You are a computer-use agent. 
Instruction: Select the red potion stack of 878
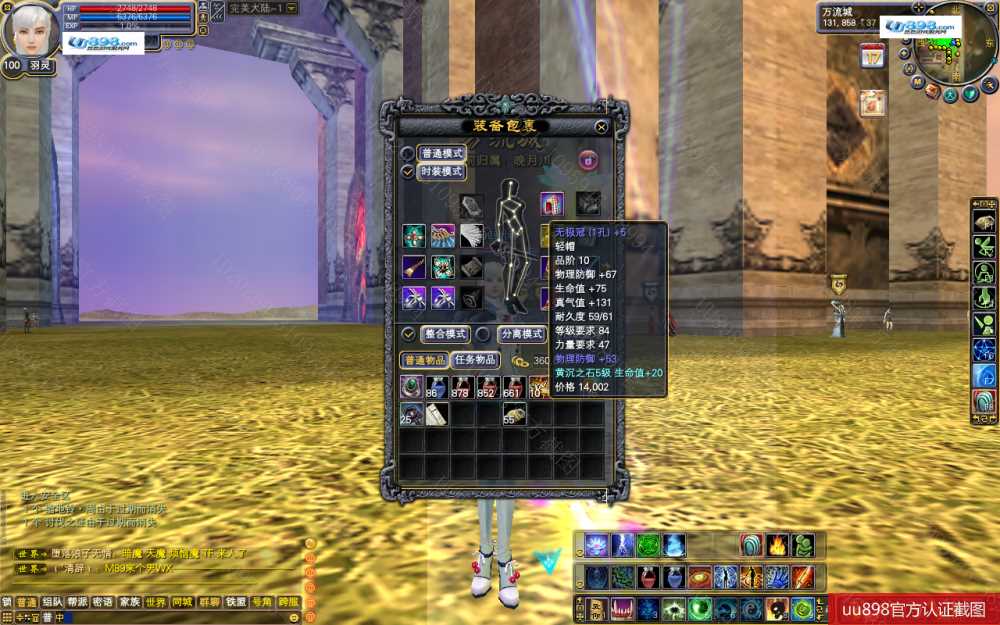pyautogui.click(x=463, y=388)
